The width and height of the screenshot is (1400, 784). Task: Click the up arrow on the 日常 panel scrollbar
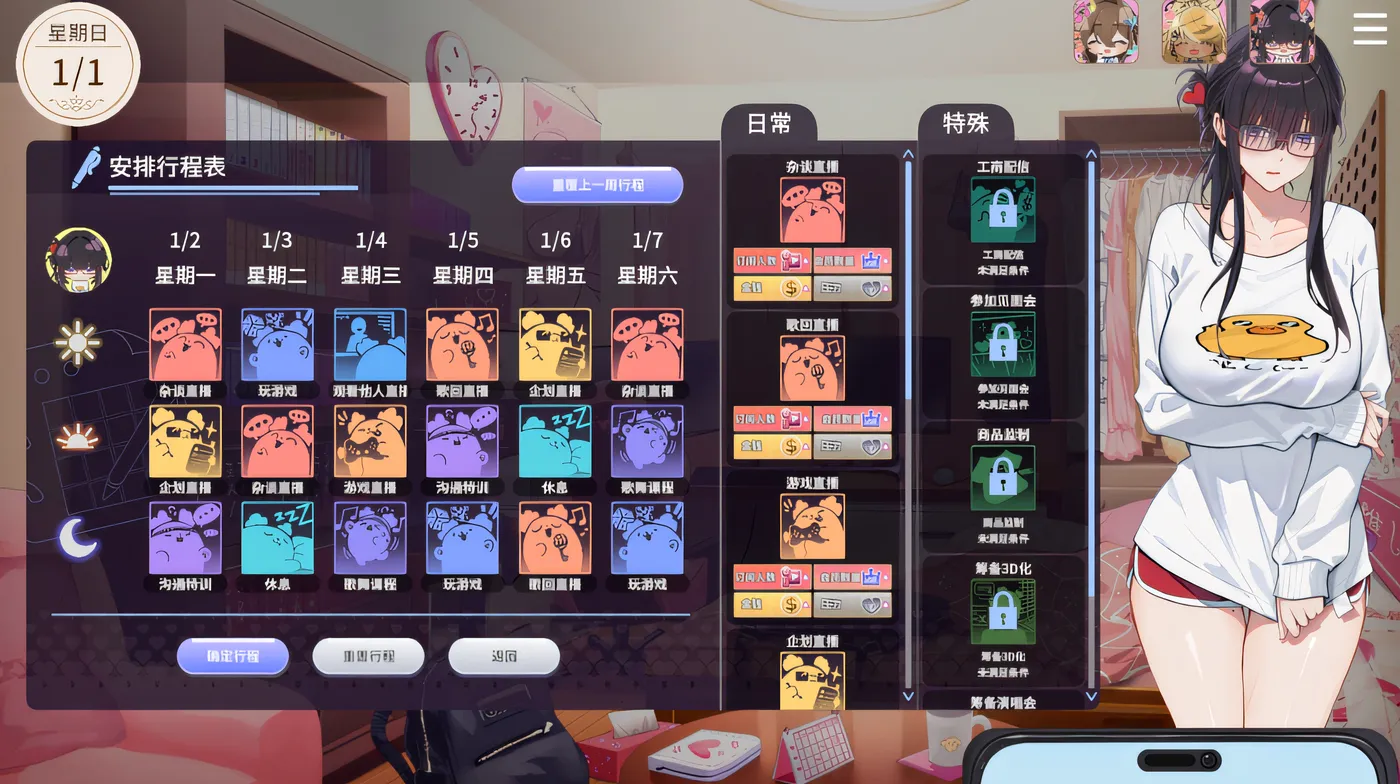[x=907, y=152]
